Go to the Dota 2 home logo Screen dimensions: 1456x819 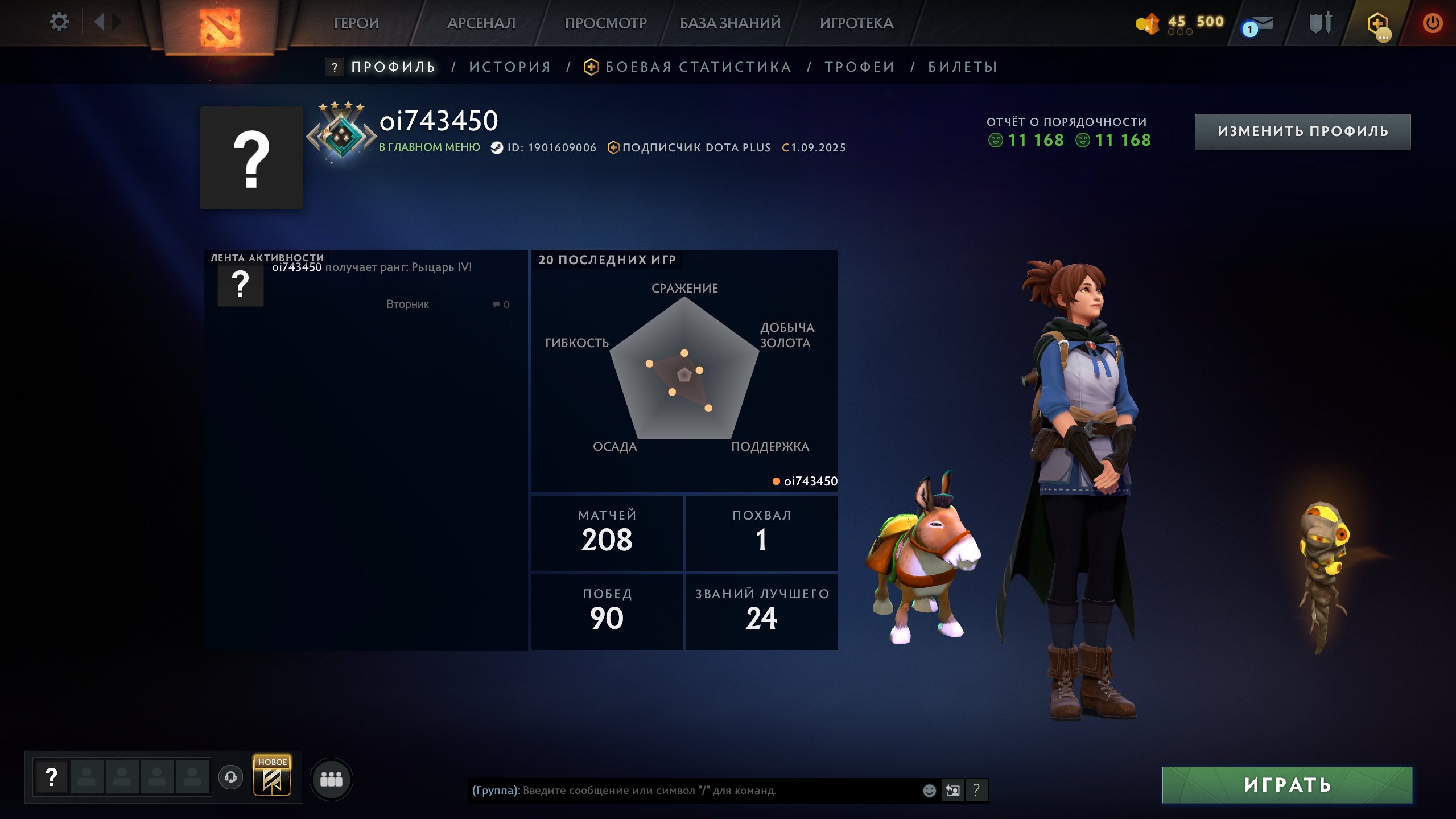[220, 26]
